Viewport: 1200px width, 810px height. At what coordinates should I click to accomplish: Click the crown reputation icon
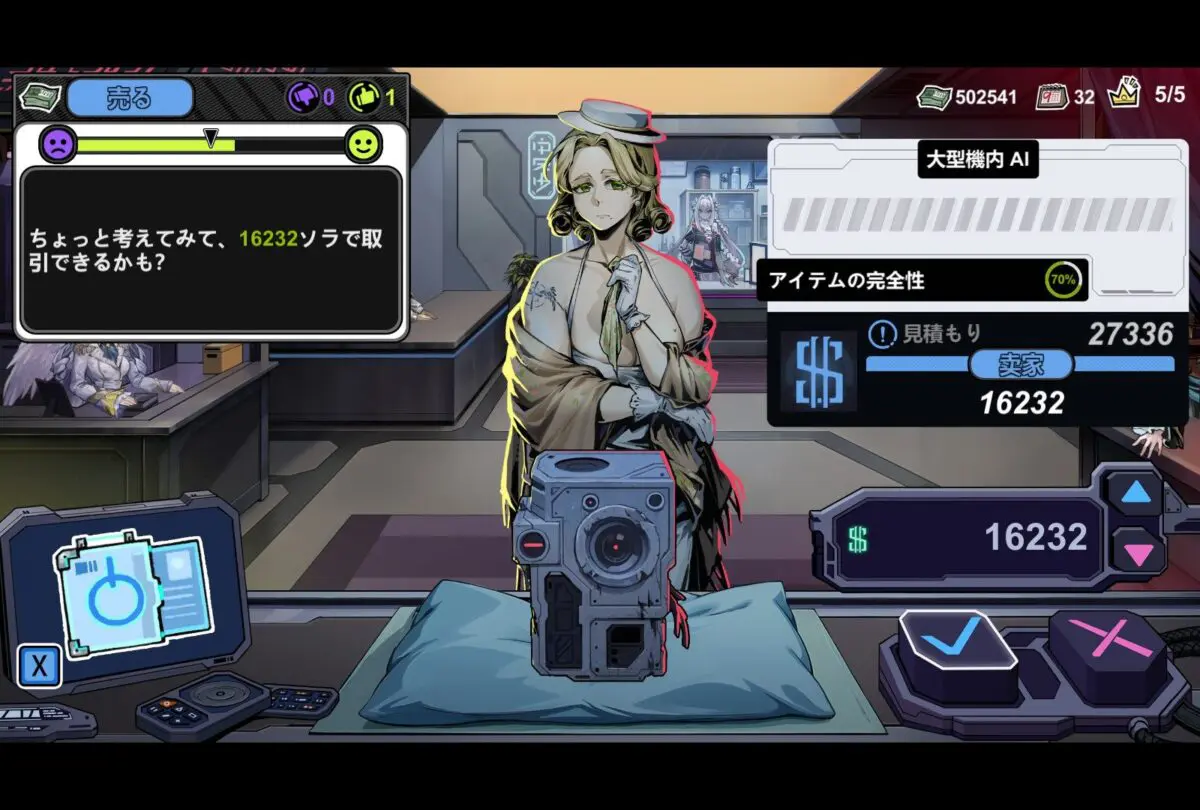point(1125,95)
